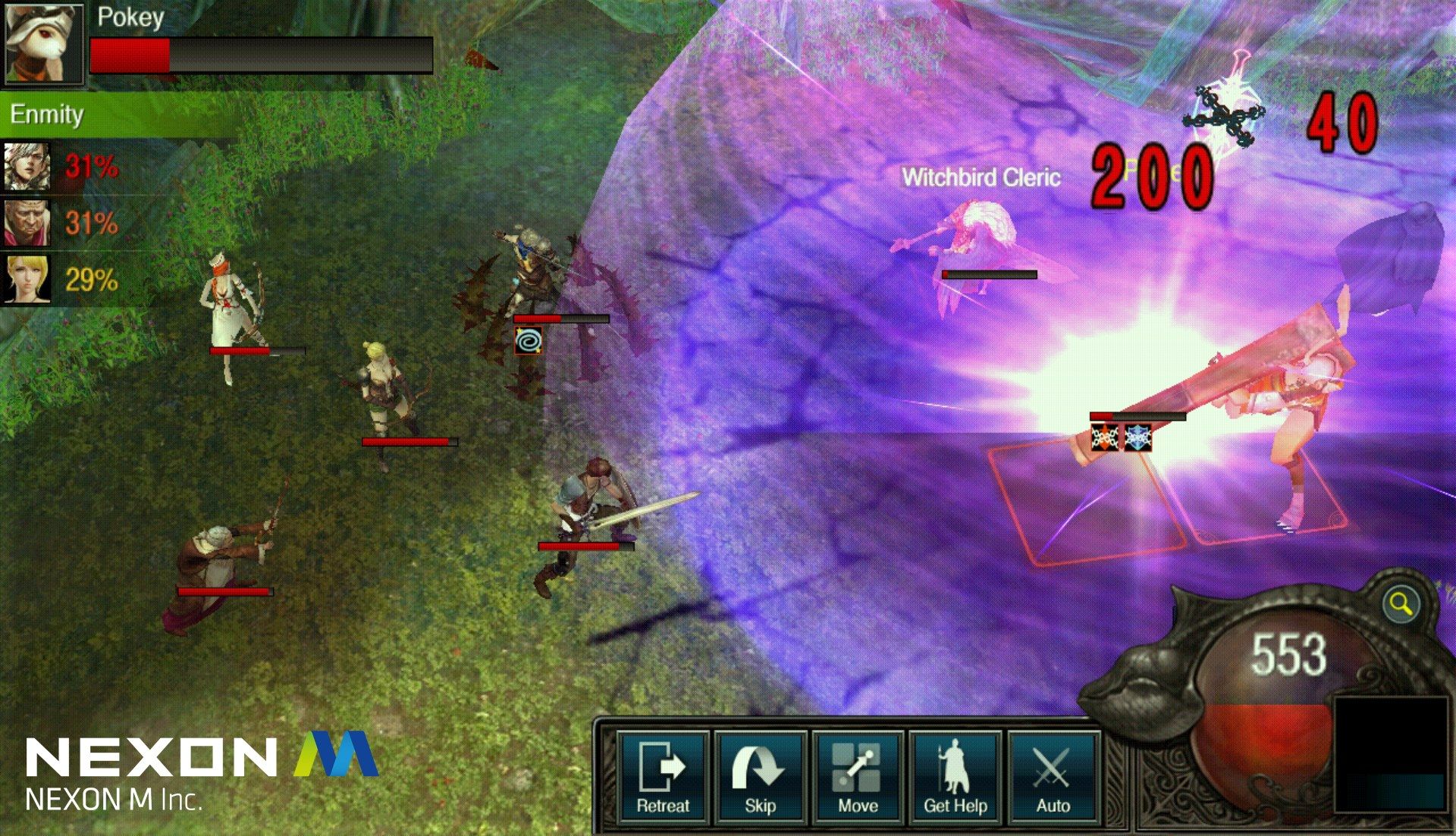Select the white-haired hero enmity portrait

(x=27, y=167)
